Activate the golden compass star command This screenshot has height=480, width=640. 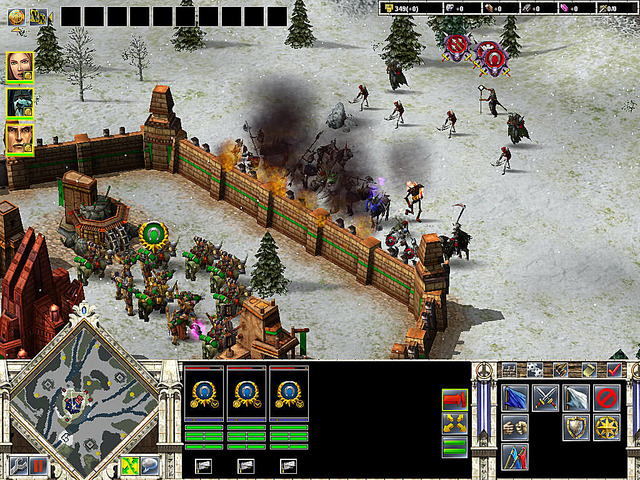click(606, 428)
